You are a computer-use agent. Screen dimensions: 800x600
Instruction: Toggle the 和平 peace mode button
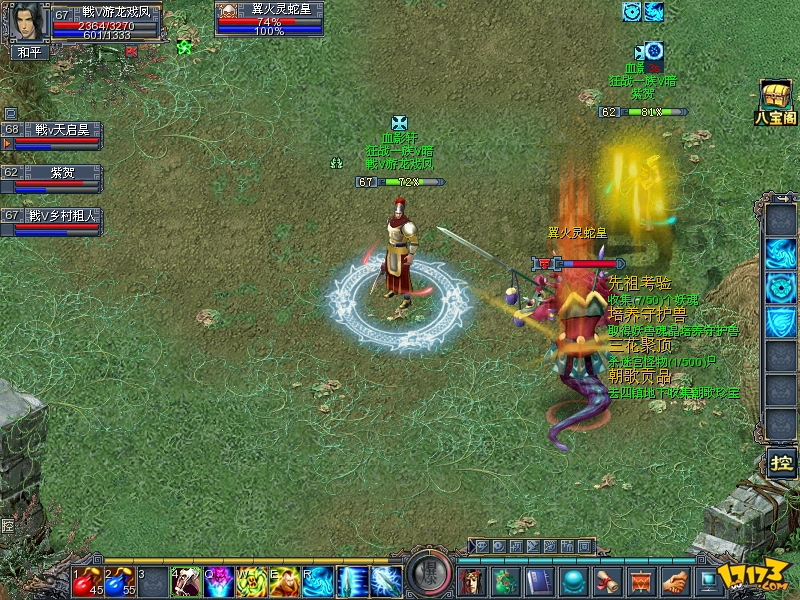coord(24,52)
